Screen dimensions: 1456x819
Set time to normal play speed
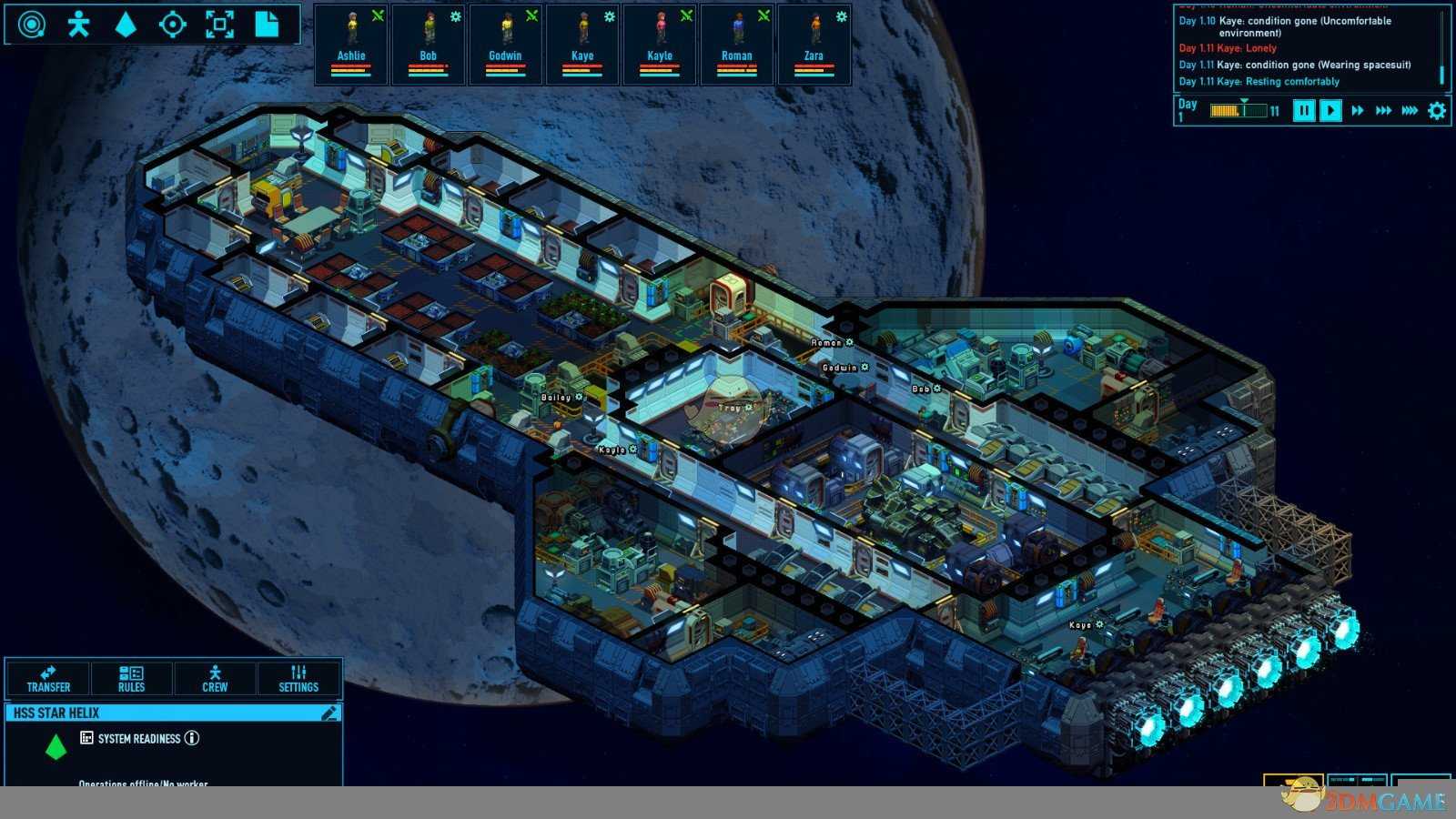point(1330,111)
